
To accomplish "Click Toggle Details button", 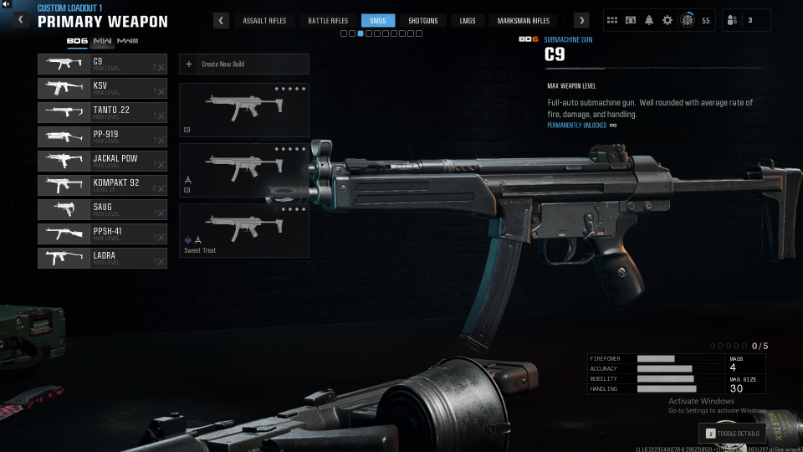I will coord(732,433).
